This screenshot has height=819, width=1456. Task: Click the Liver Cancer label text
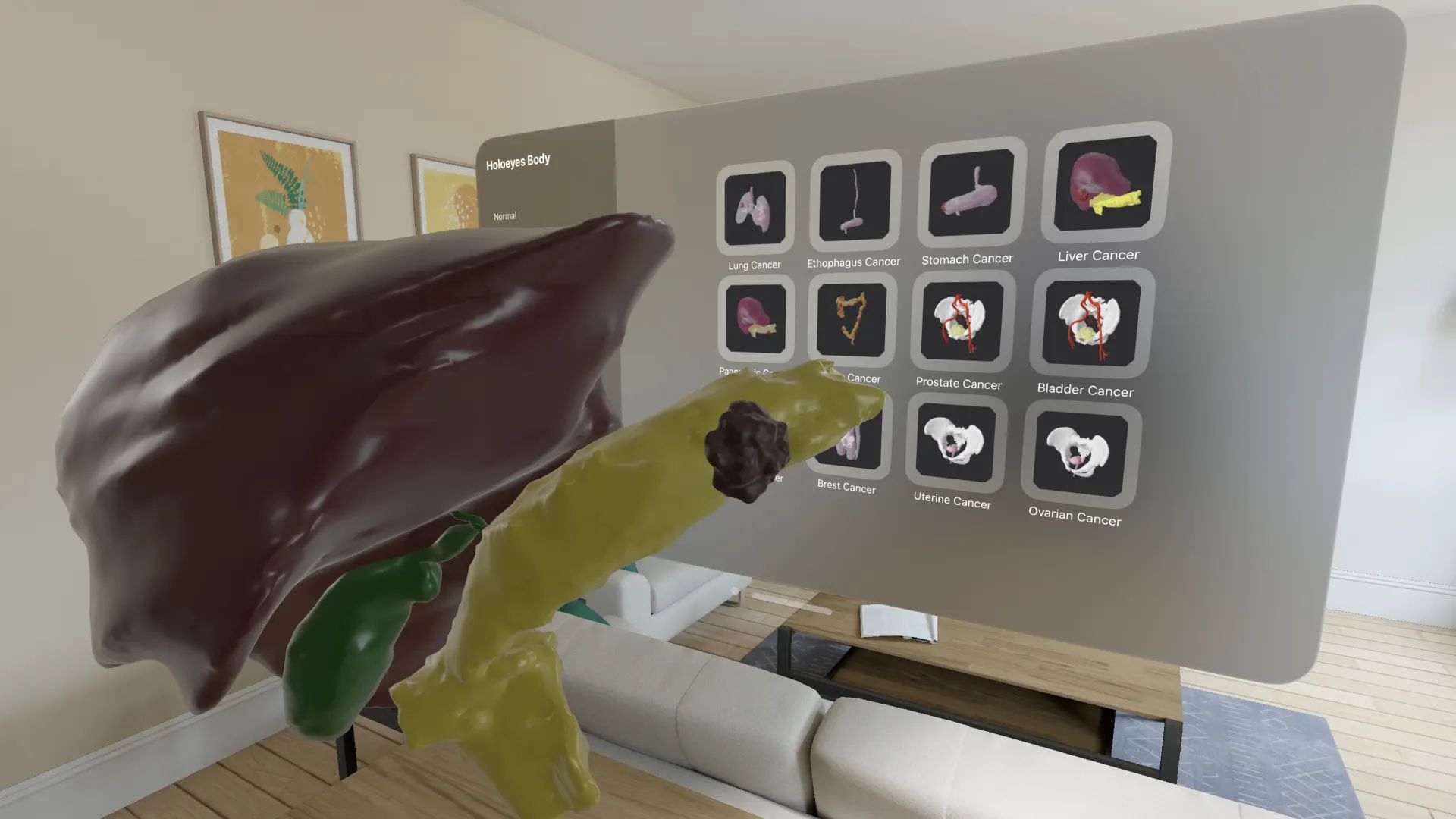[x=1098, y=255]
